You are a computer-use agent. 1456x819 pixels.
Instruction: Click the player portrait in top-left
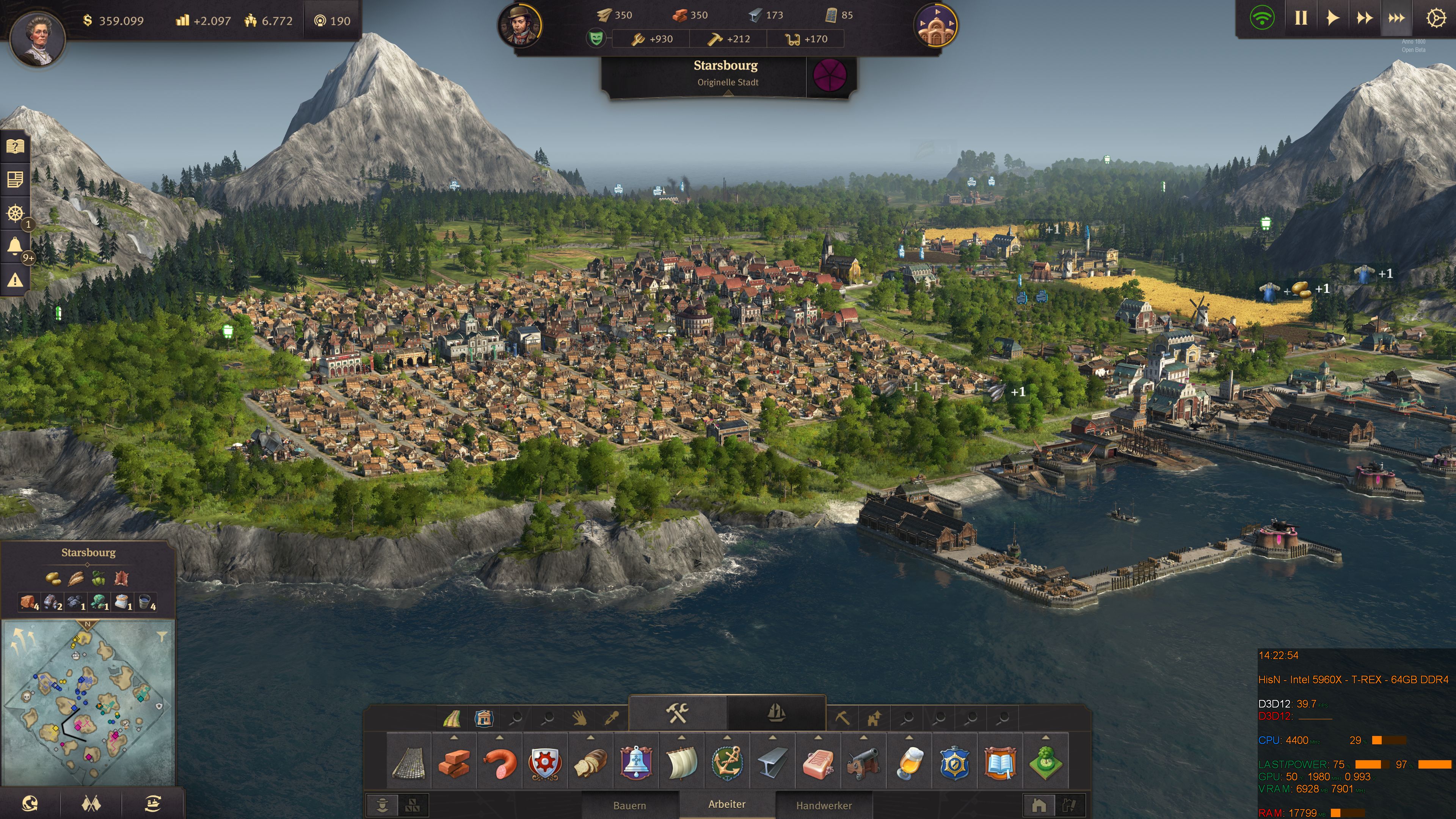[x=38, y=38]
